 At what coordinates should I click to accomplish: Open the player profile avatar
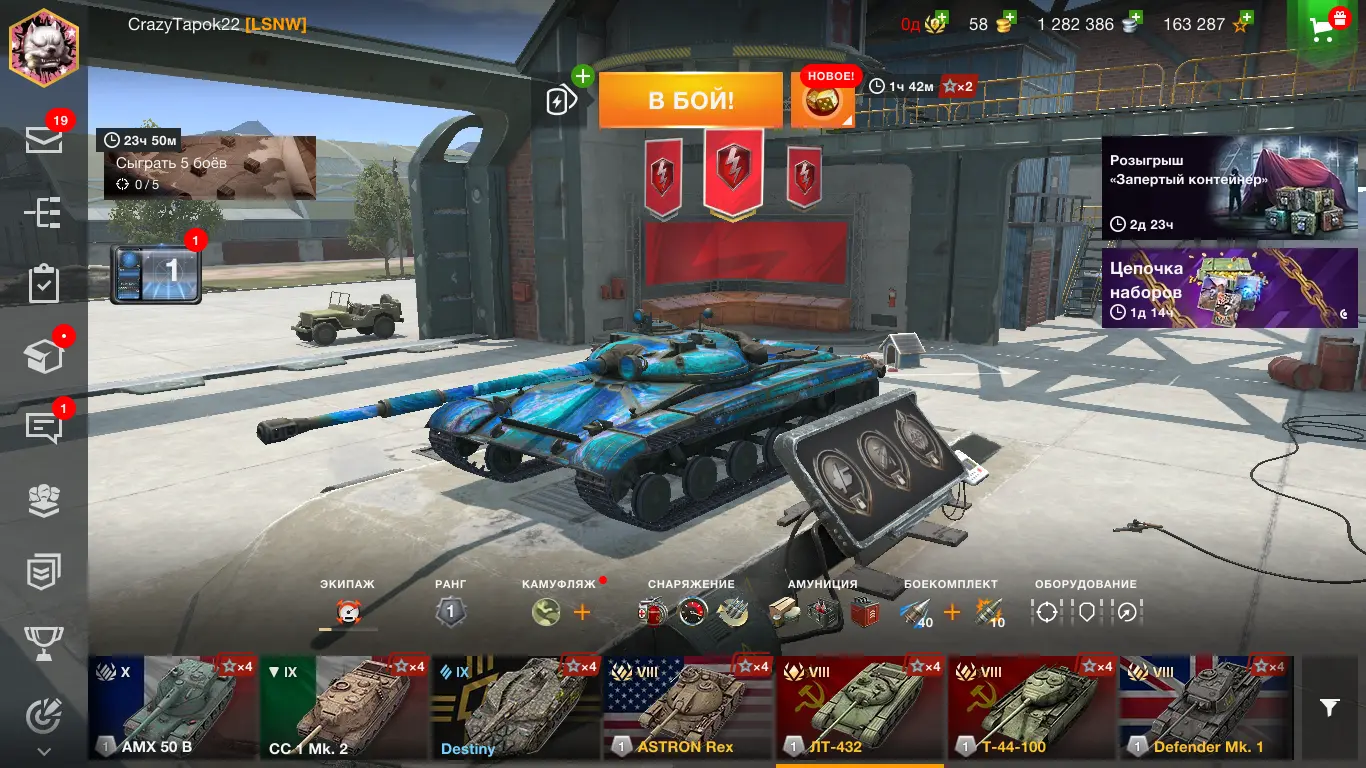[x=44, y=48]
